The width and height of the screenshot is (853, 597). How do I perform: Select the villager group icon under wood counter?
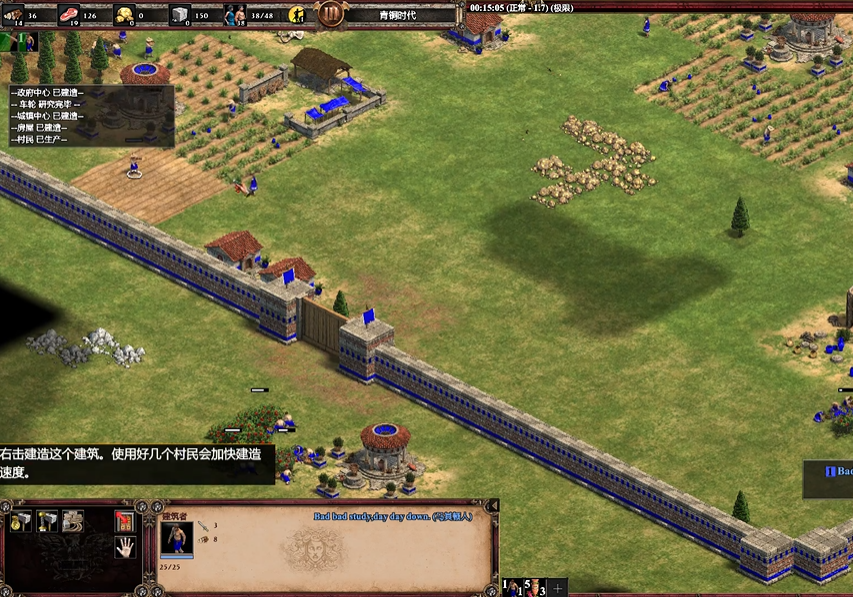click(27, 42)
